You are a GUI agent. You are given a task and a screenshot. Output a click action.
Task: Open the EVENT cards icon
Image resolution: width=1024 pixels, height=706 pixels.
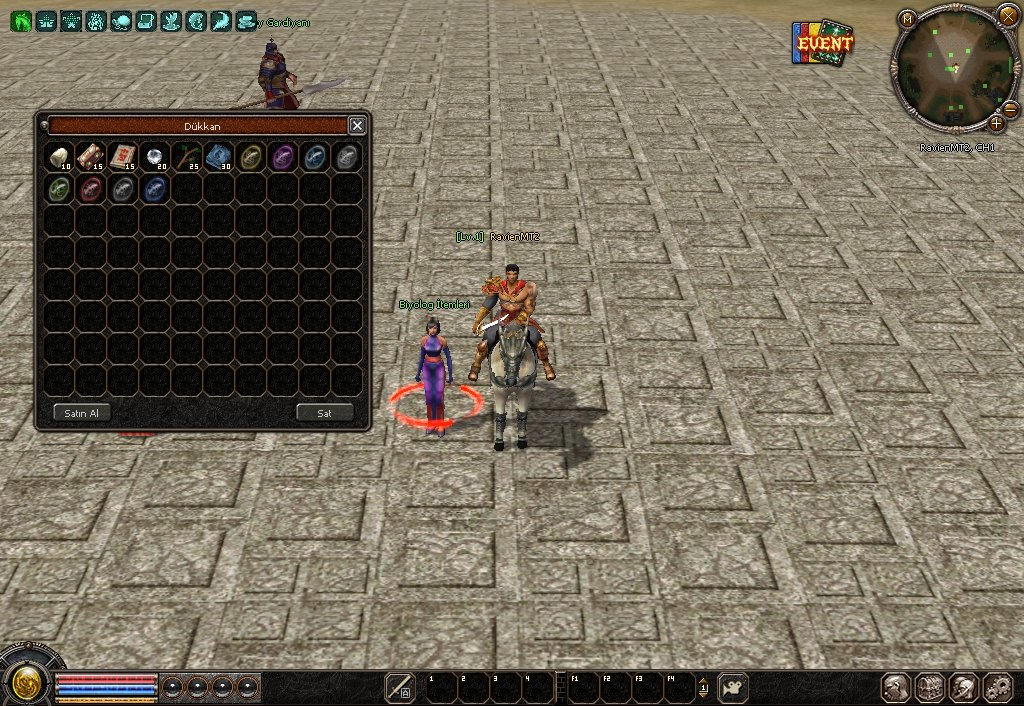click(822, 44)
